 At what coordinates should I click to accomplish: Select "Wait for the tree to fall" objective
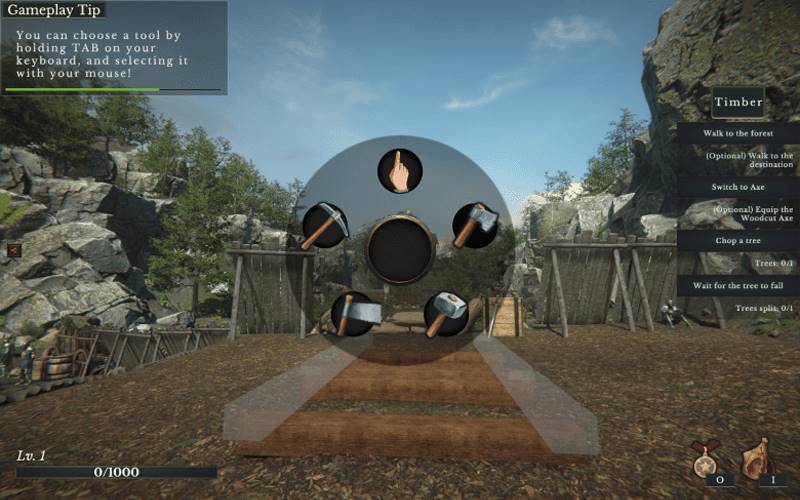pos(738,286)
